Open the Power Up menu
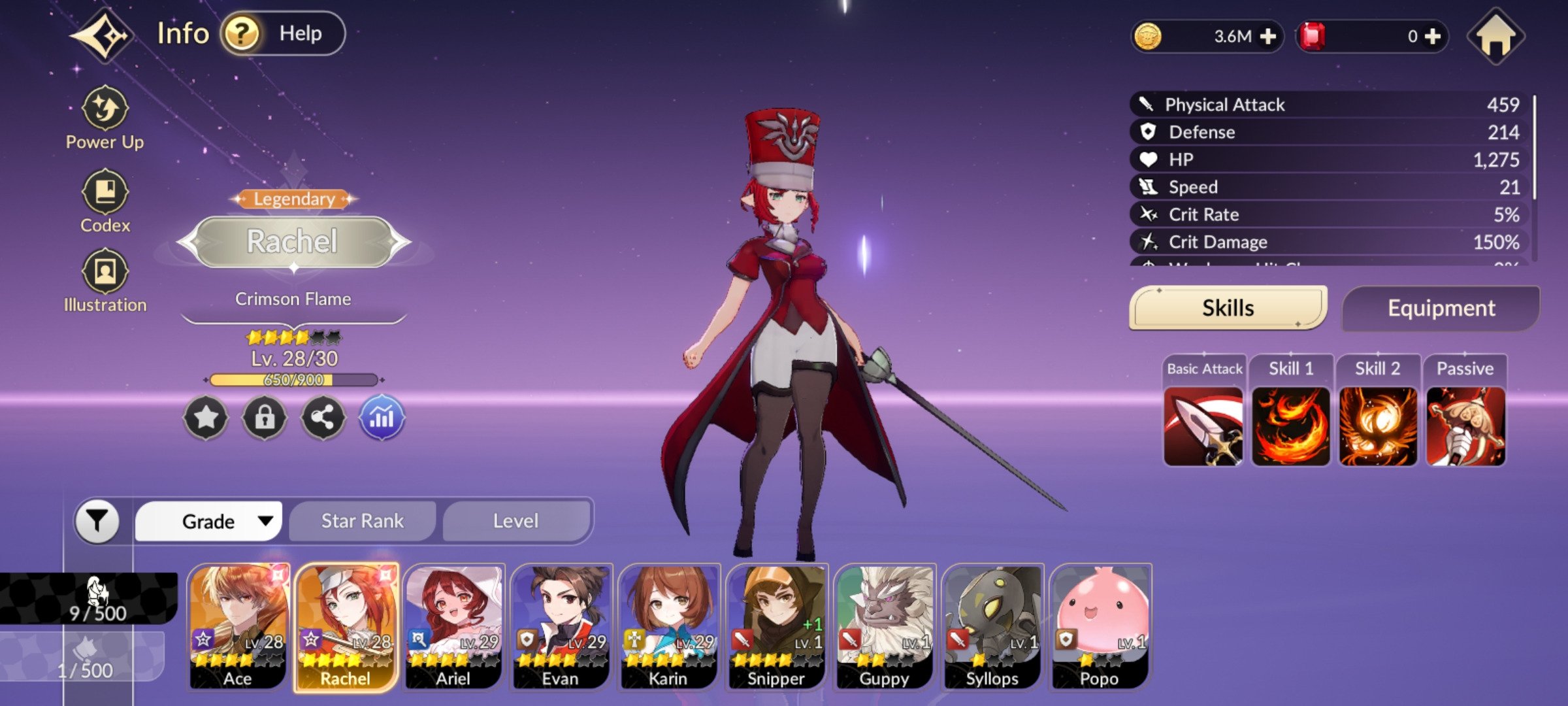The image size is (1568, 706). pos(105,118)
